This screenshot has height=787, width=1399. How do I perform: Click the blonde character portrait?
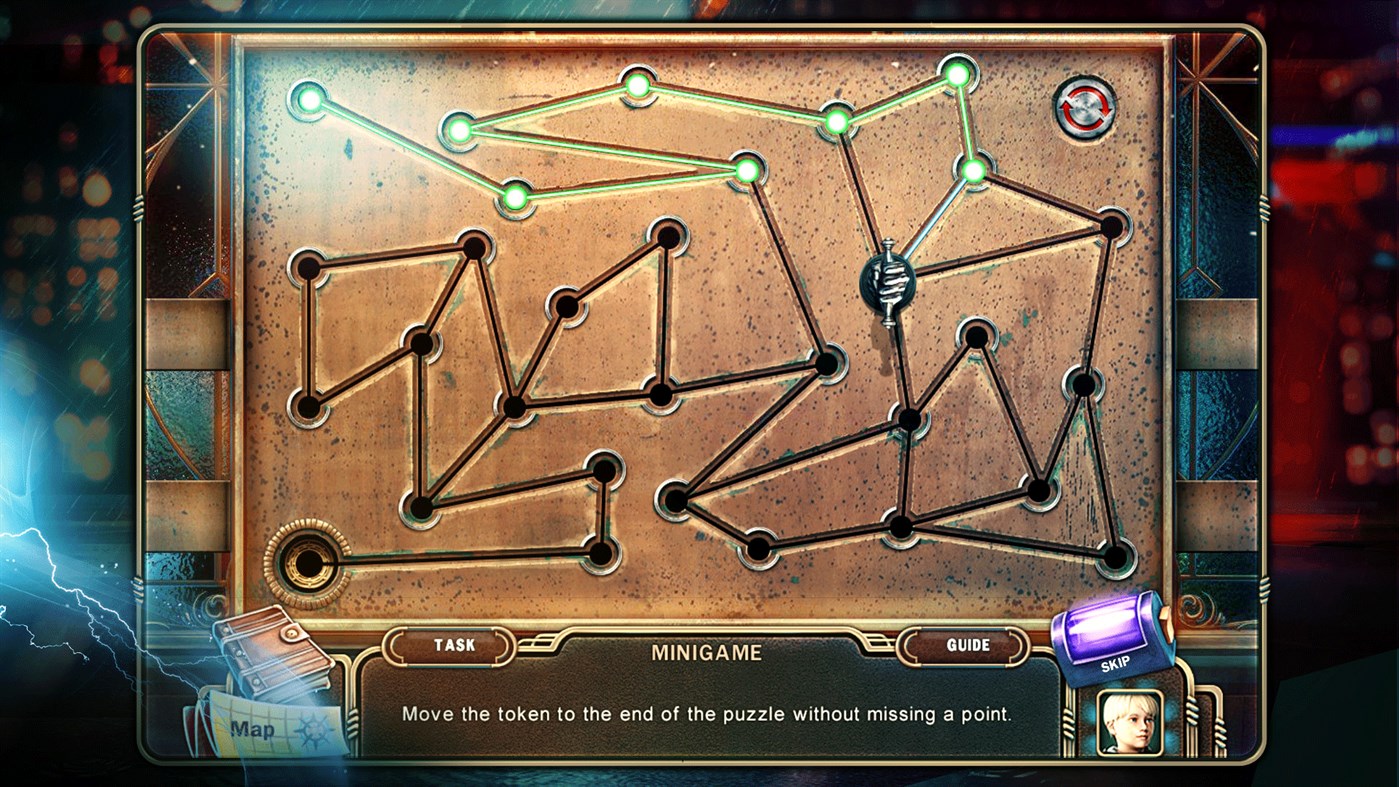click(x=1131, y=722)
